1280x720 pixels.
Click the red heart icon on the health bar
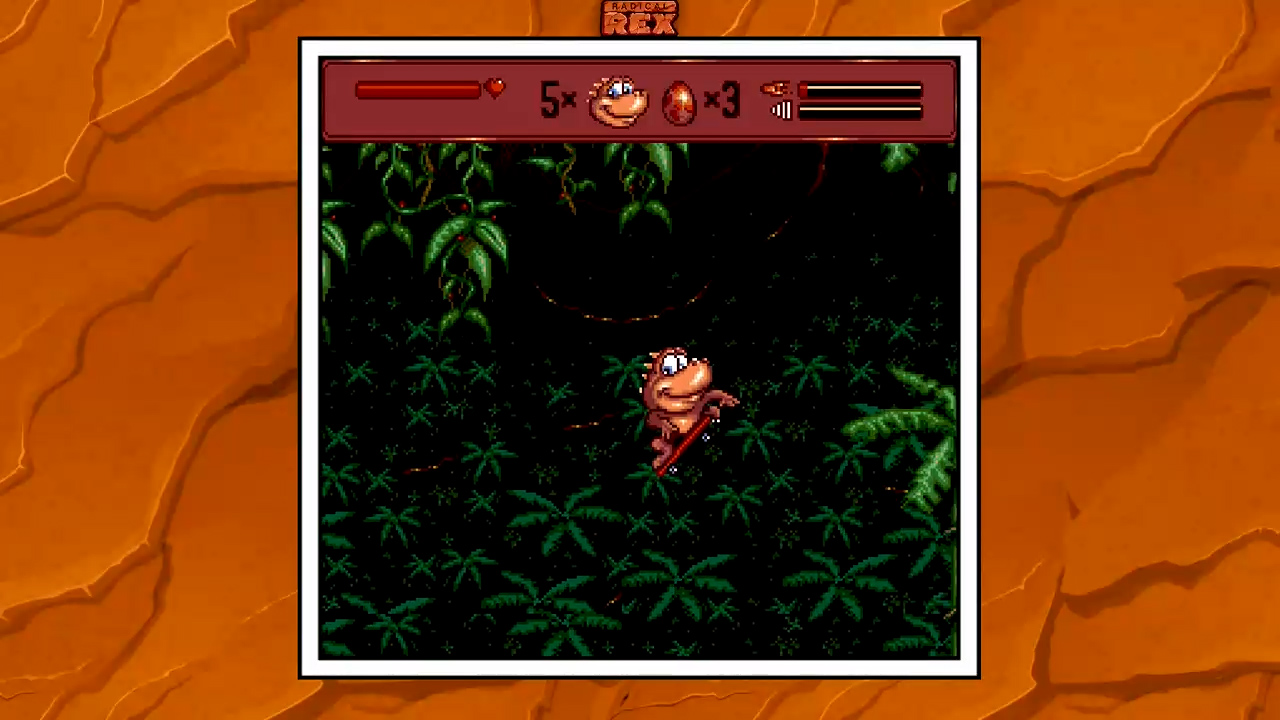click(494, 89)
